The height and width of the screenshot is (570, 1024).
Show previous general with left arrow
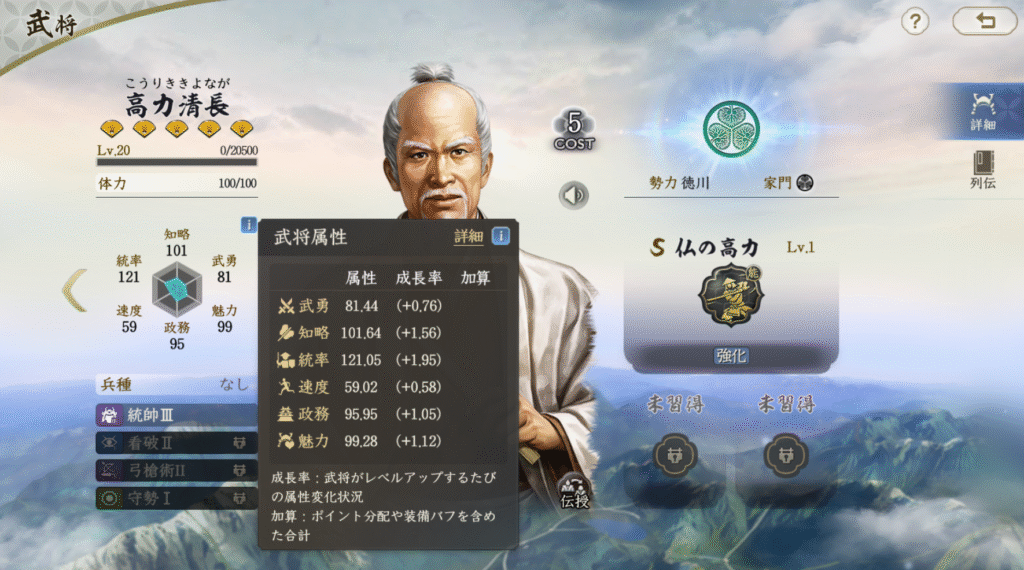pos(74,290)
